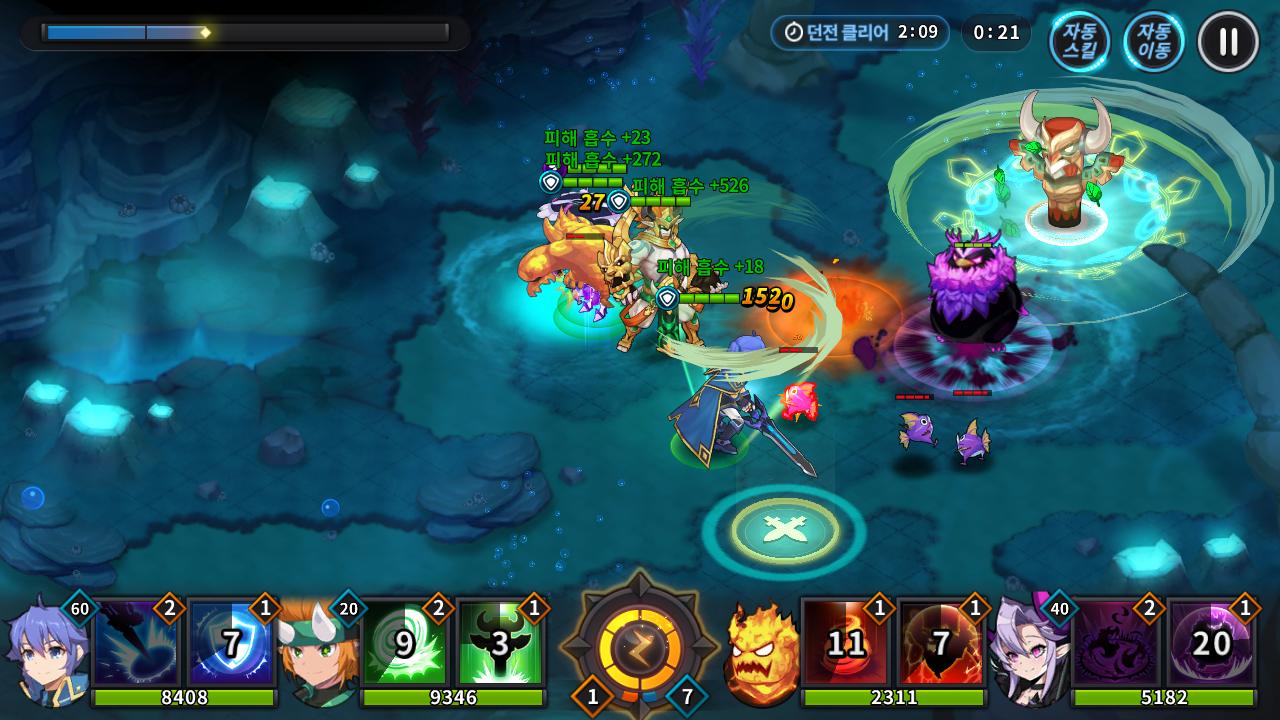Use the dark sword slash skill
Viewport: 1280px width, 720px height.
click(136, 642)
